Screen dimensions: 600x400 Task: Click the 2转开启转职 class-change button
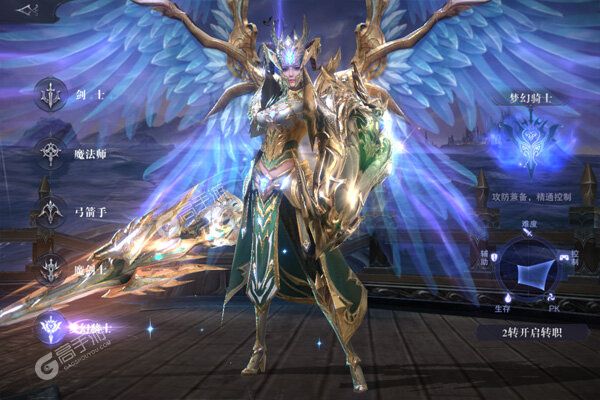(532, 332)
